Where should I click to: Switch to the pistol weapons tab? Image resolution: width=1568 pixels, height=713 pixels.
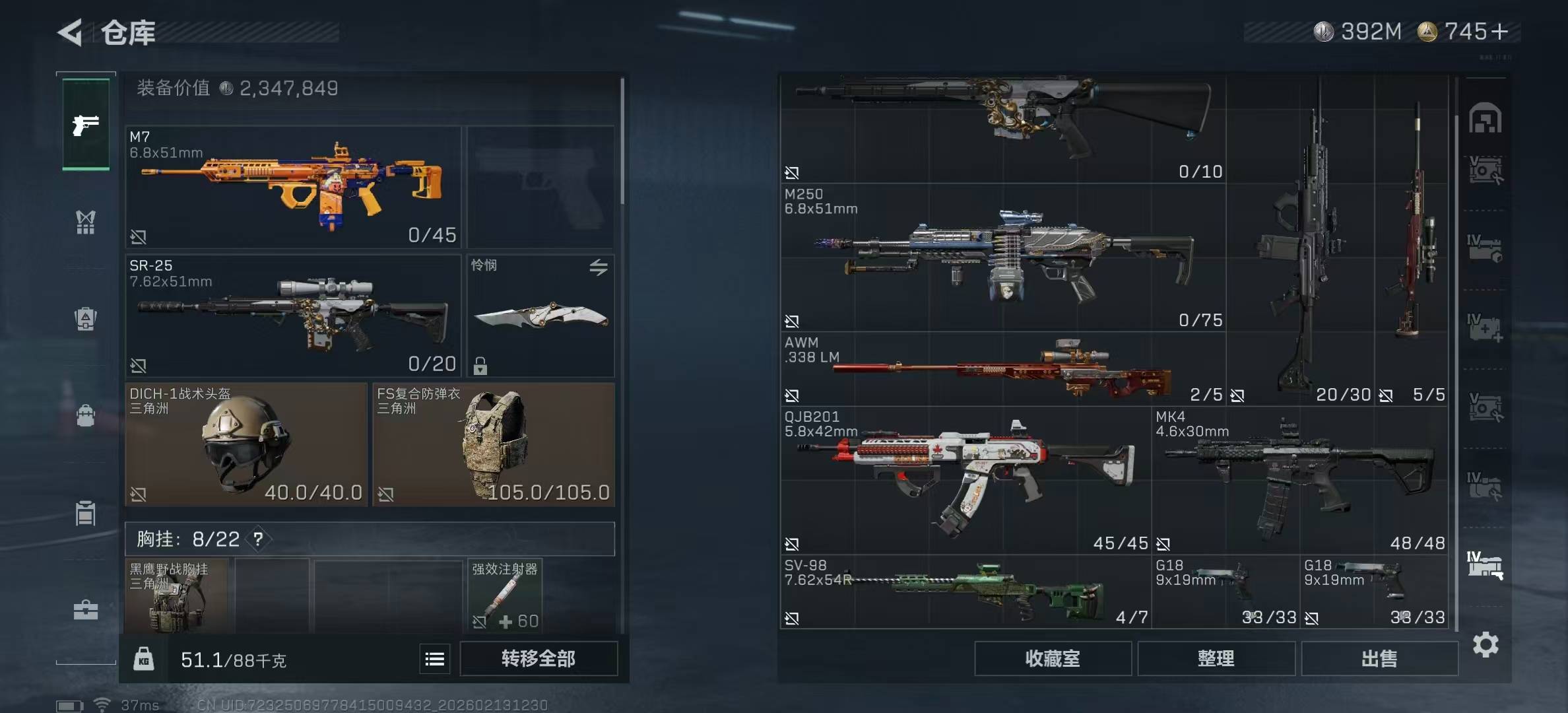[86, 125]
